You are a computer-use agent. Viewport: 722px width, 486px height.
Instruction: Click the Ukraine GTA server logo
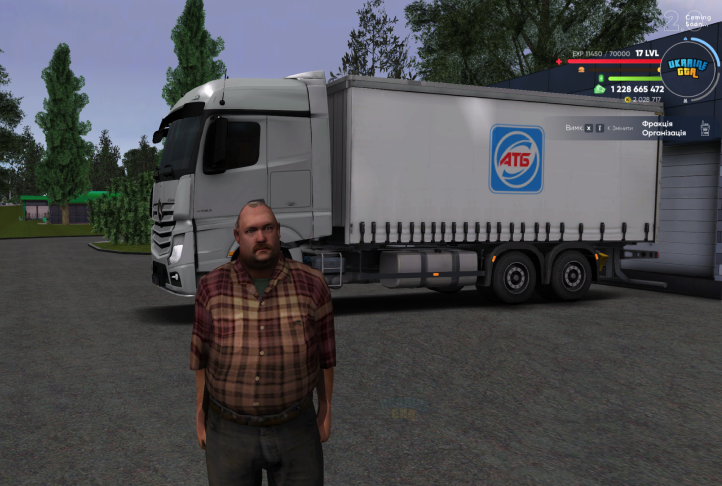point(687,70)
